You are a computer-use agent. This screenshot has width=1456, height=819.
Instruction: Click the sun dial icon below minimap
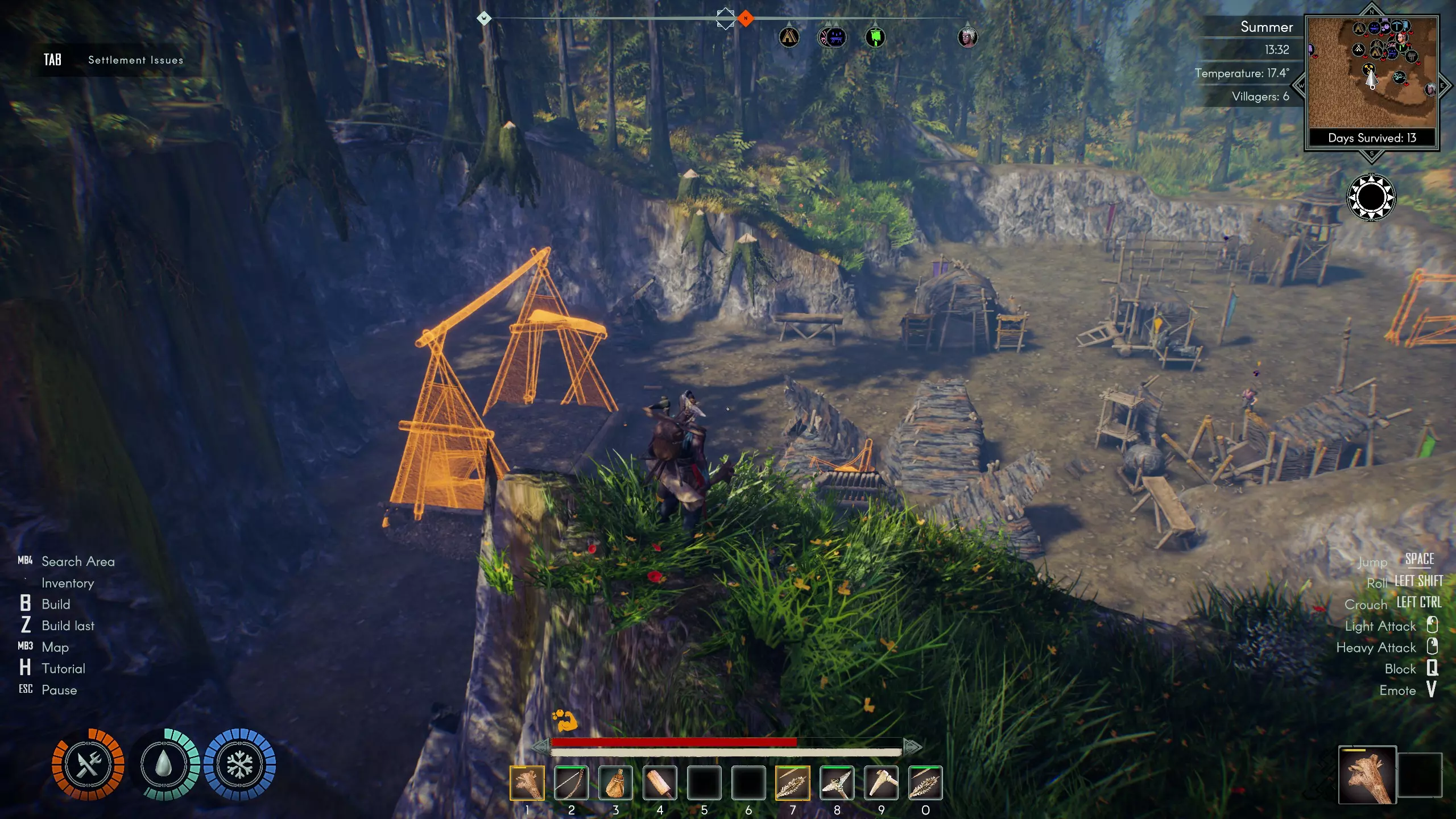coord(1371,197)
